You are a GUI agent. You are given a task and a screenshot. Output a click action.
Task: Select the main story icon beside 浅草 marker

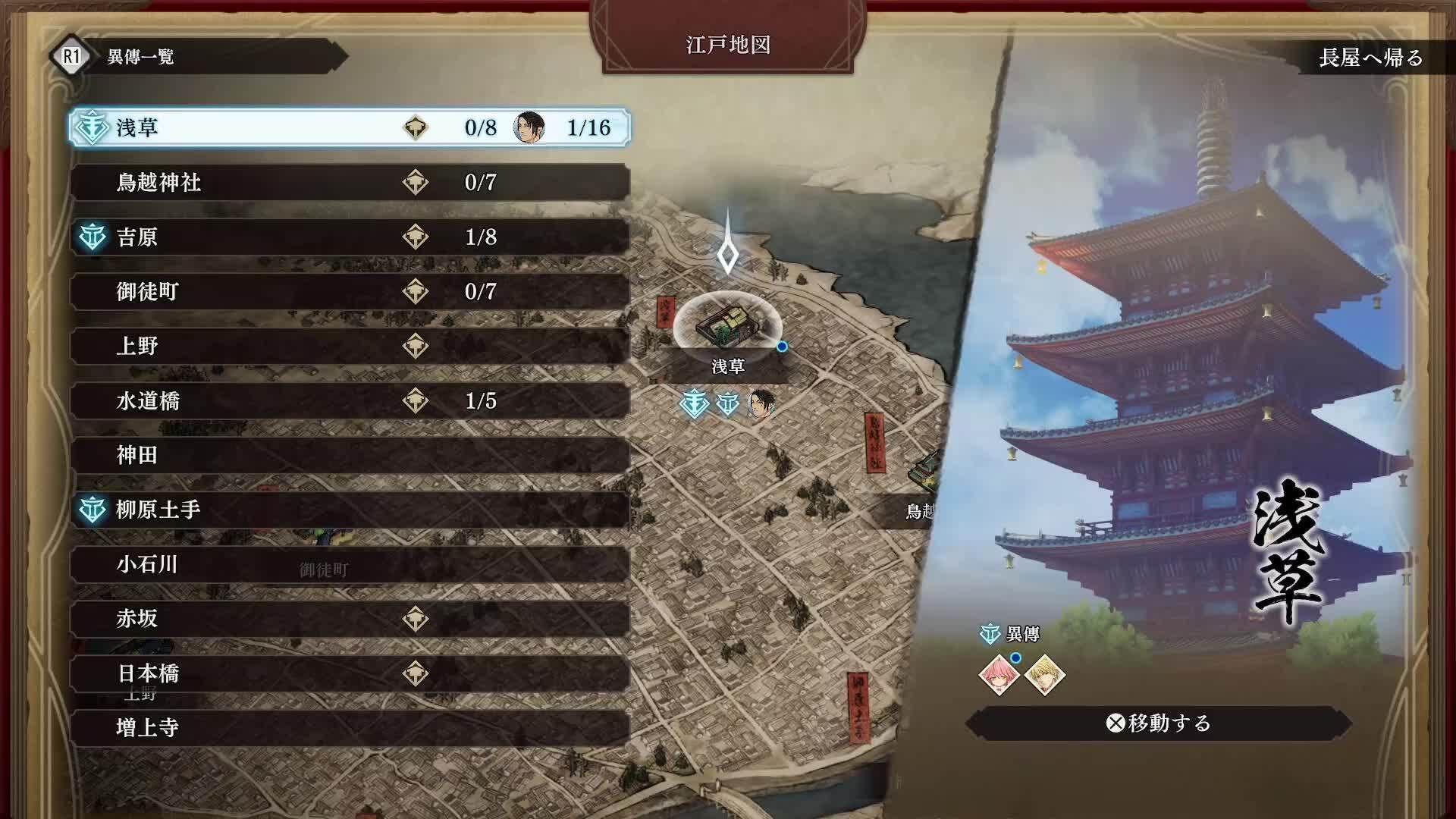pos(694,405)
